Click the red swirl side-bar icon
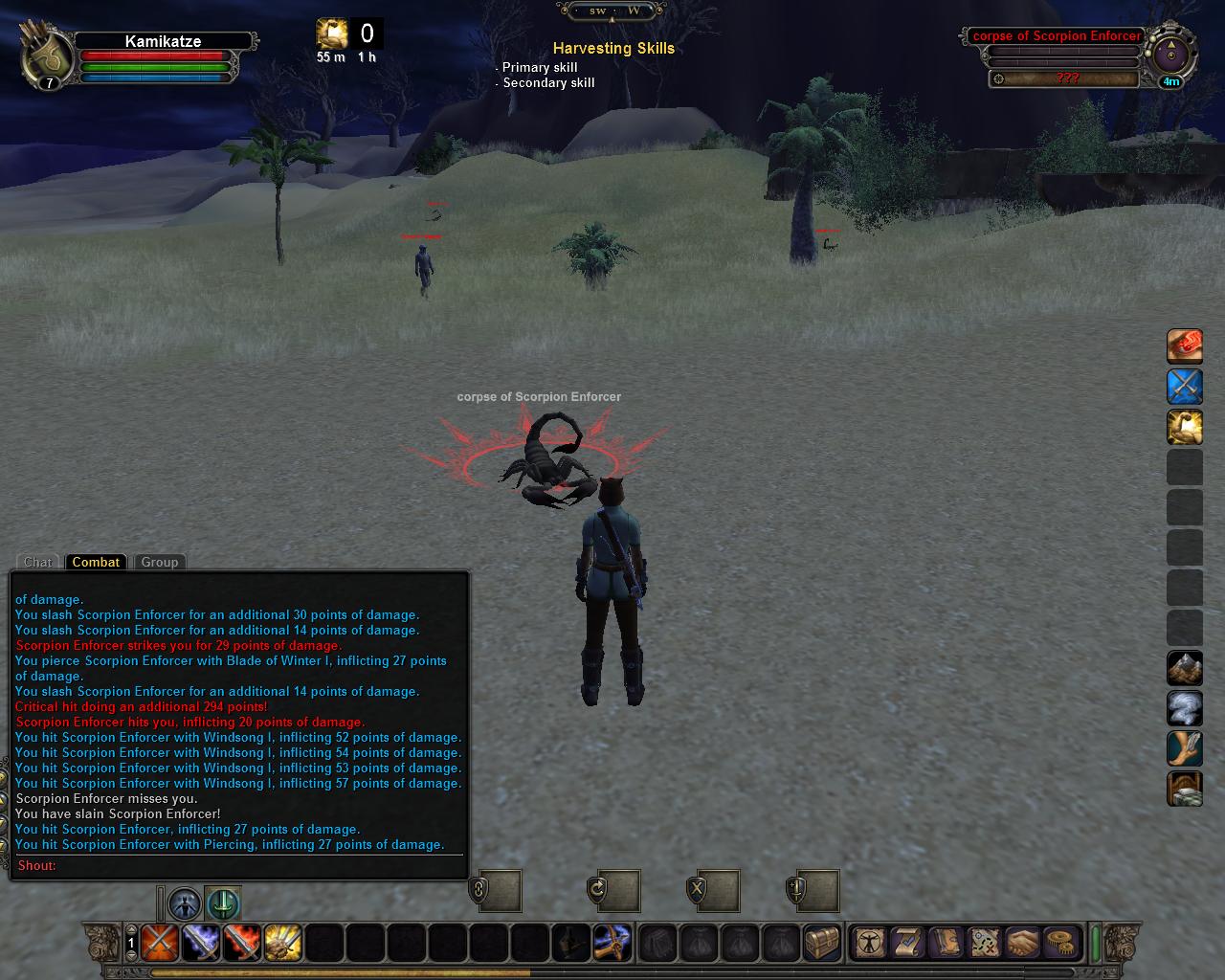This screenshot has height=980, width=1225. coord(1184,346)
